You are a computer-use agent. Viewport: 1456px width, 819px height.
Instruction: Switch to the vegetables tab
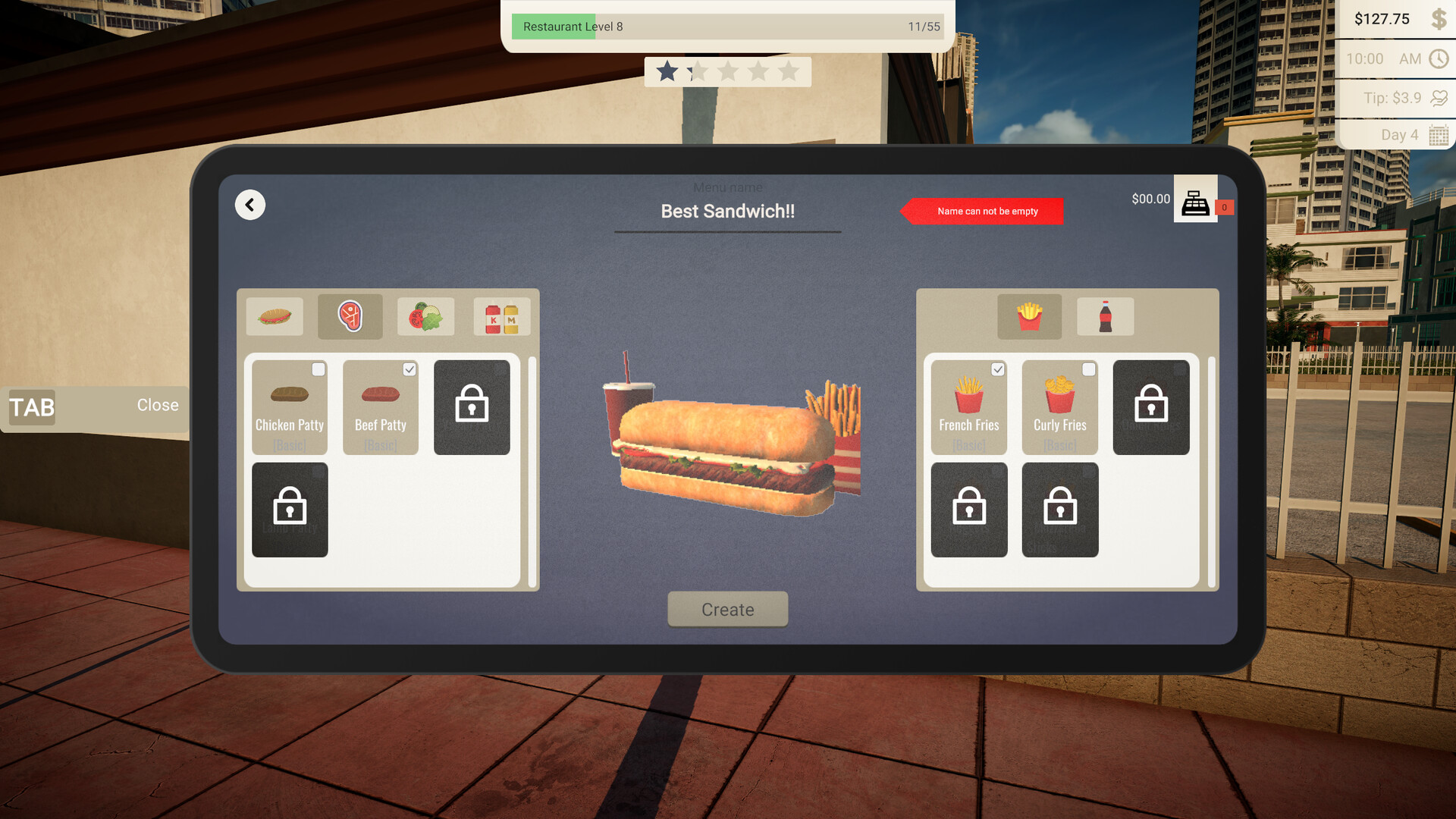[425, 316]
